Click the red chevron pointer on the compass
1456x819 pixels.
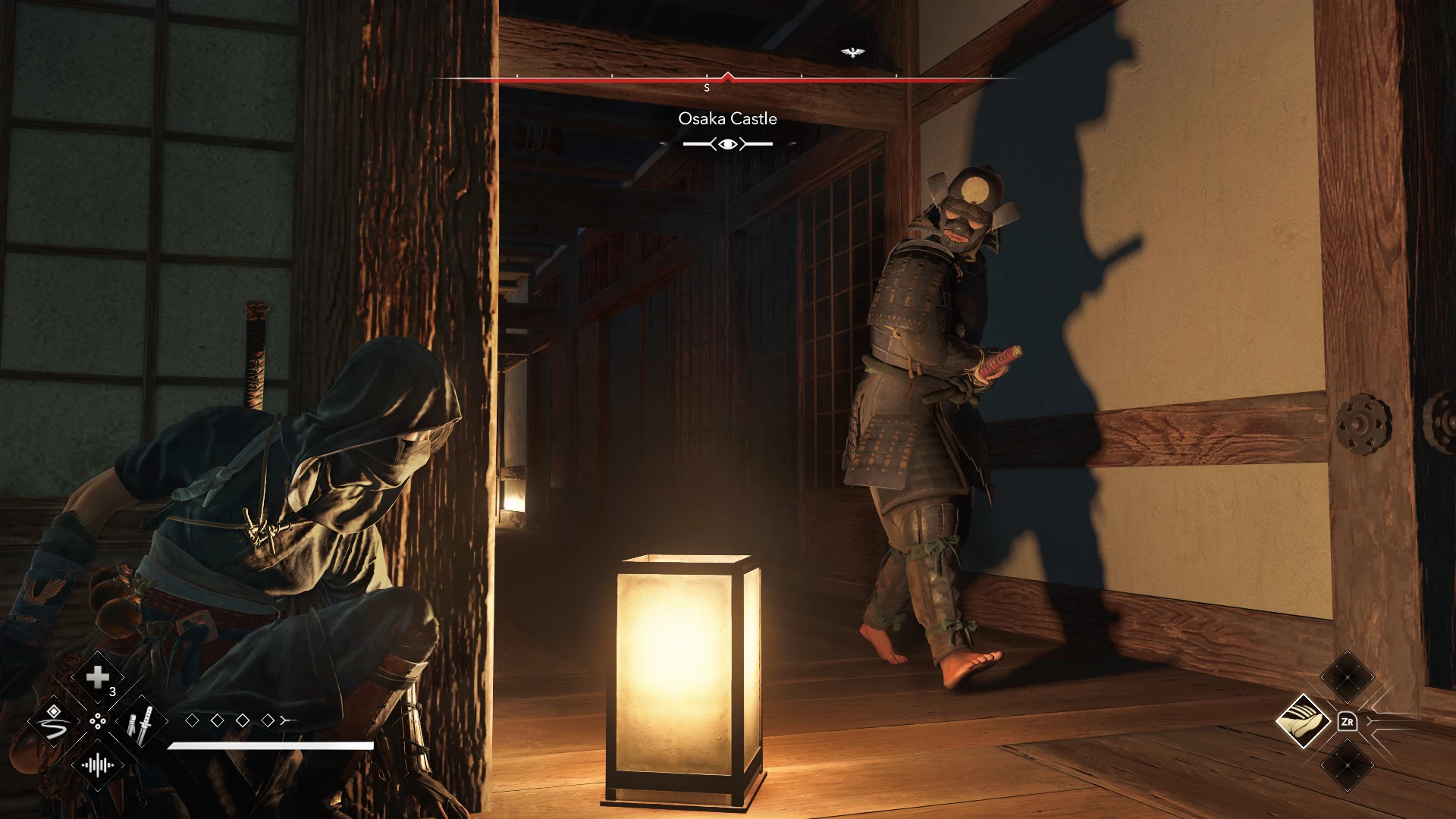coord(730,76)
